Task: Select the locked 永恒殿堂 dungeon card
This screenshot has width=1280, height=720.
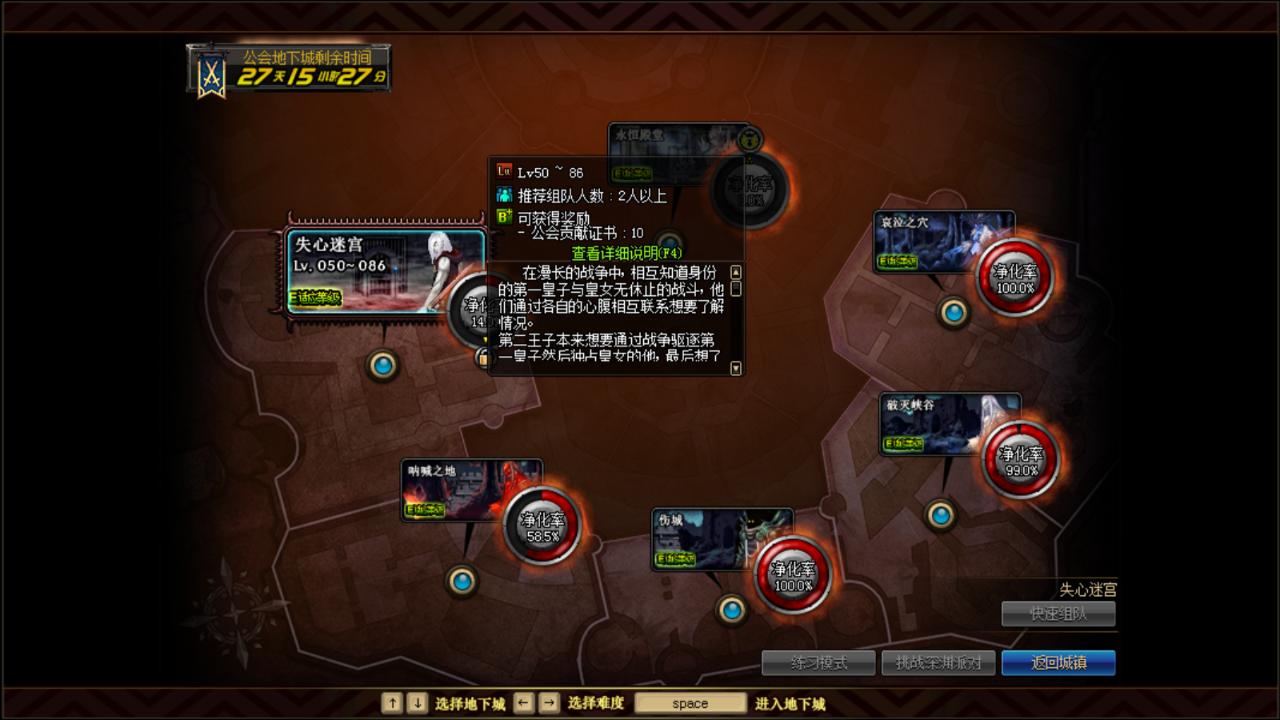Action: pos(678,141)
